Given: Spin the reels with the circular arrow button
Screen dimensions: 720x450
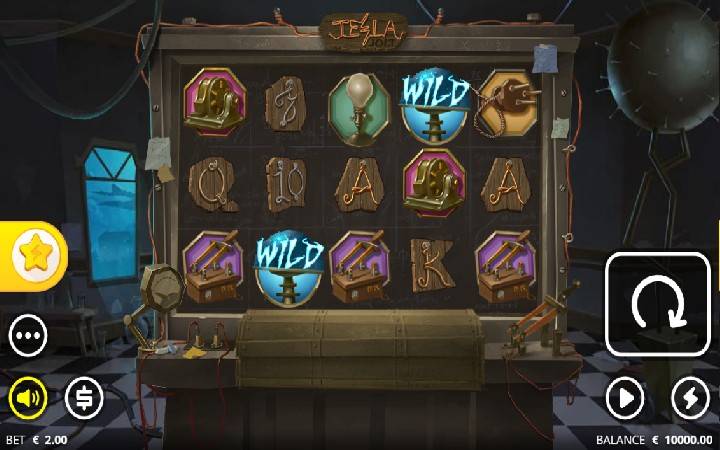Looking at the screenshot, I should (659, 303).
